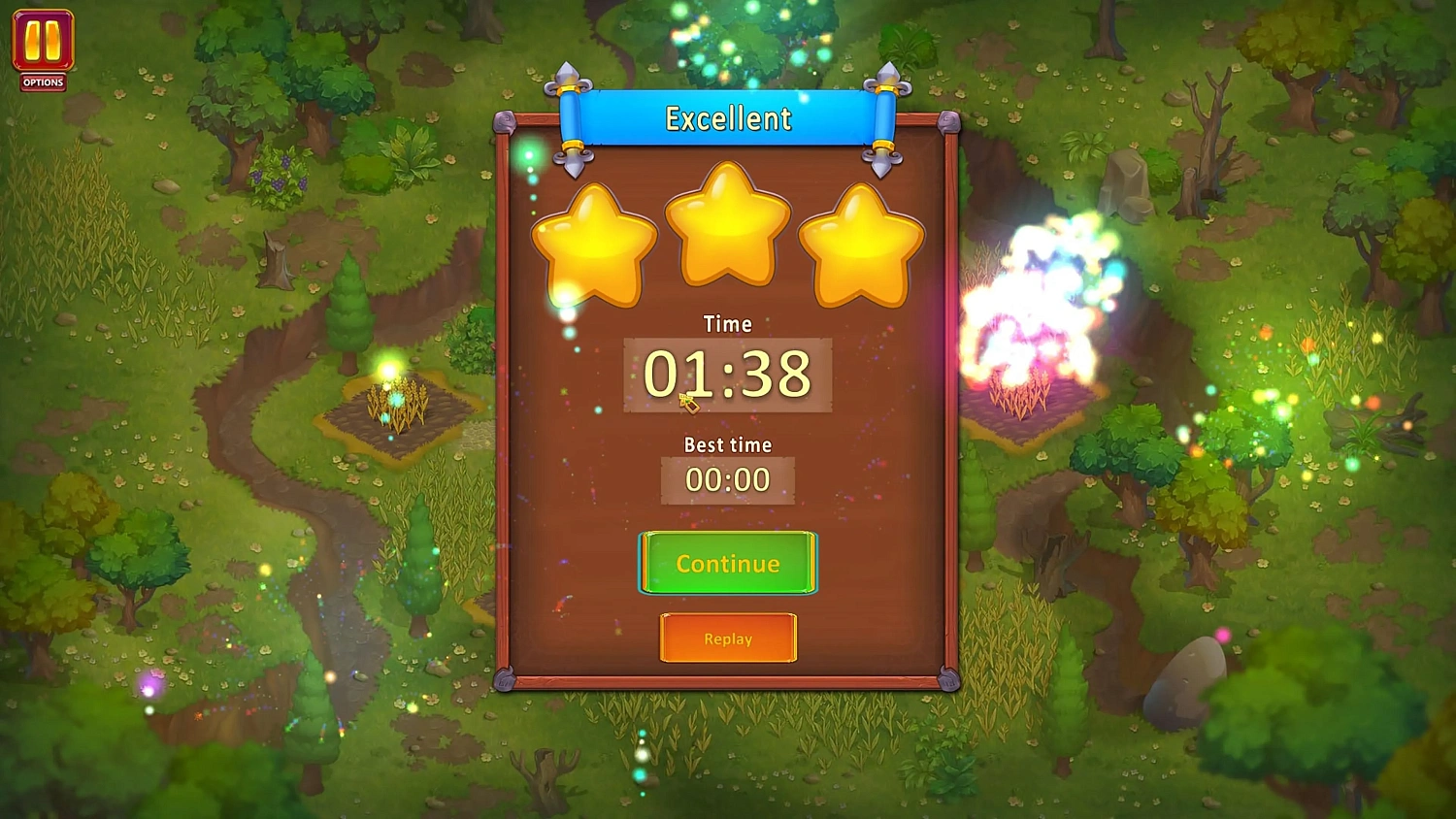Open the Options menu

(41, 82)
